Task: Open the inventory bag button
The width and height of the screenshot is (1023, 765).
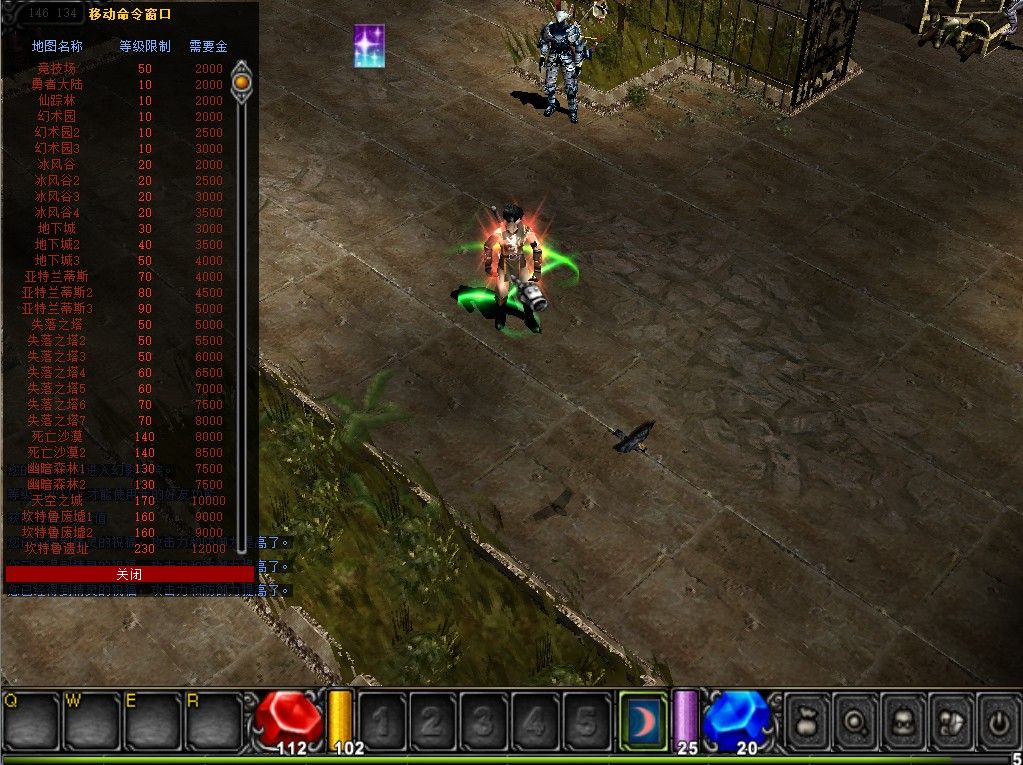Action: 808,719
